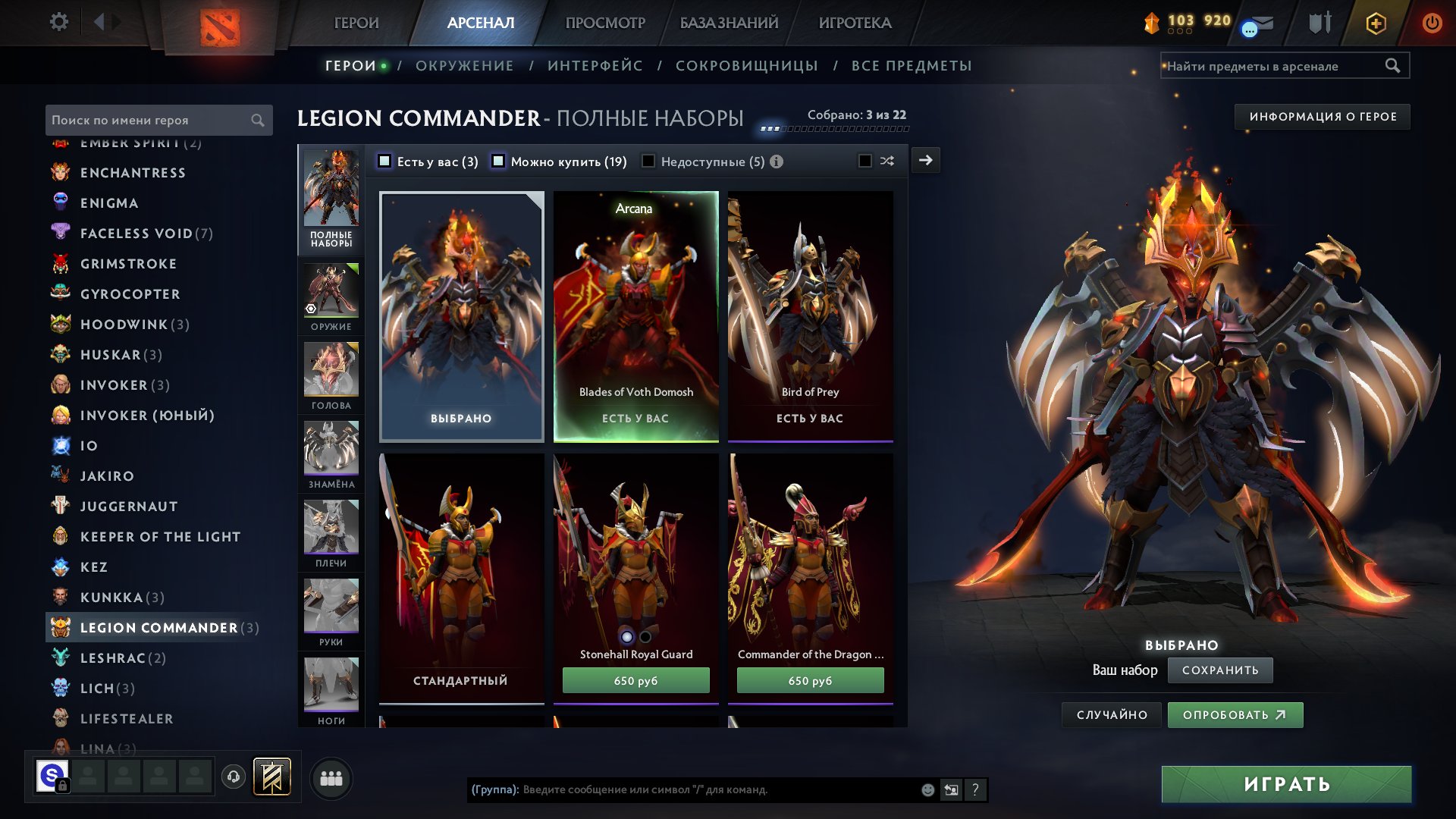Check the "Недоступные (5)" checkbox
Screen dimensions: 1456x819
[x=648, y=161]
